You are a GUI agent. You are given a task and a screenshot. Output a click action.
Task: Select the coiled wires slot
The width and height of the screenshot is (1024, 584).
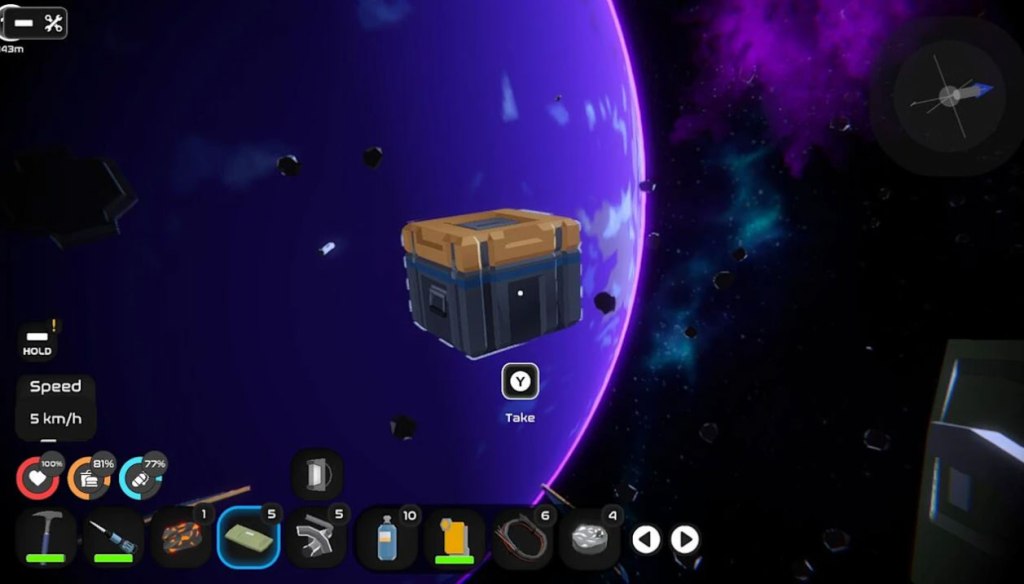click(x=522, y=538)
